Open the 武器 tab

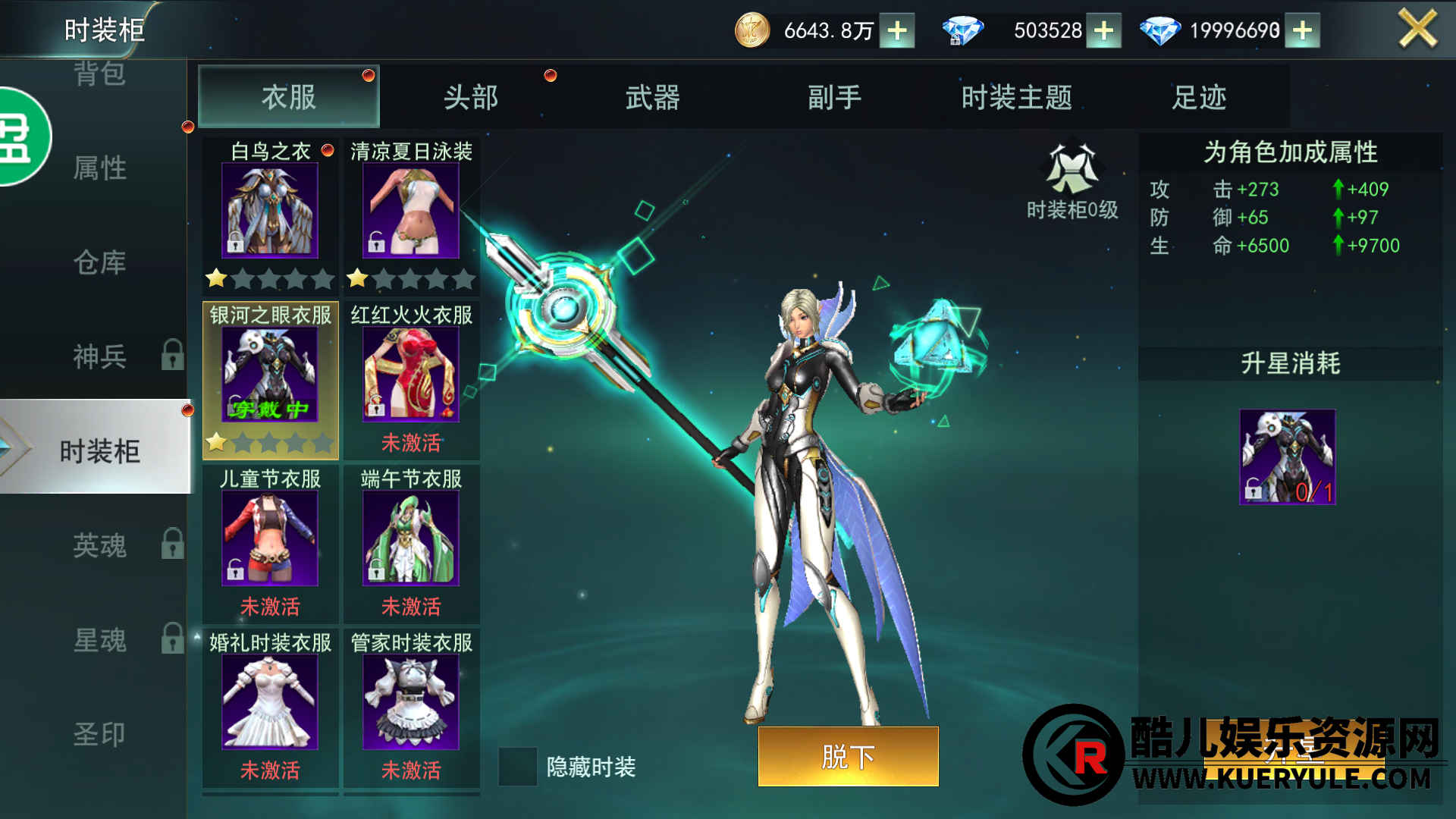click(652, 97)
